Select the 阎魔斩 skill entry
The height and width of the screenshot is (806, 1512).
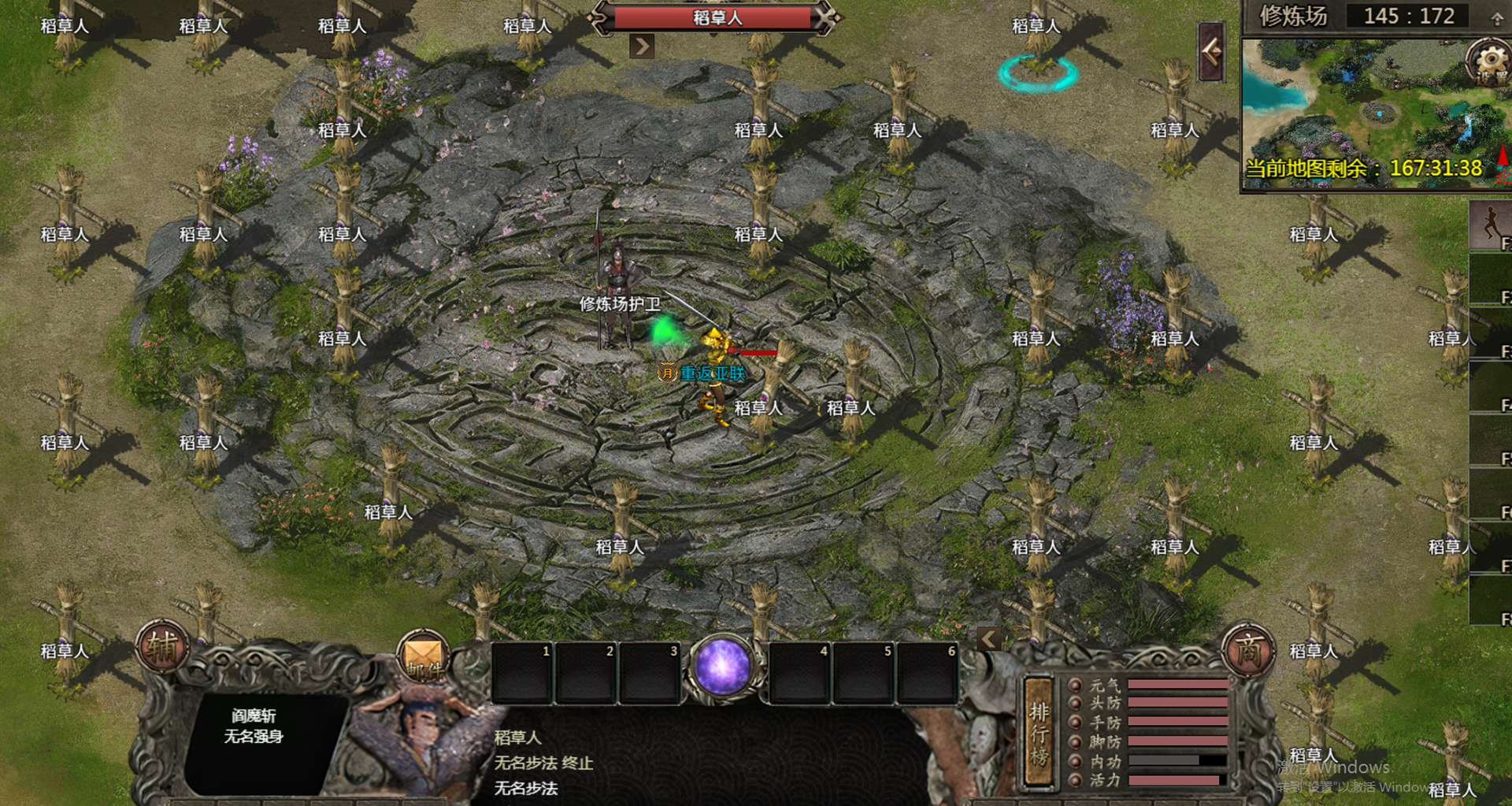(254, 715)
